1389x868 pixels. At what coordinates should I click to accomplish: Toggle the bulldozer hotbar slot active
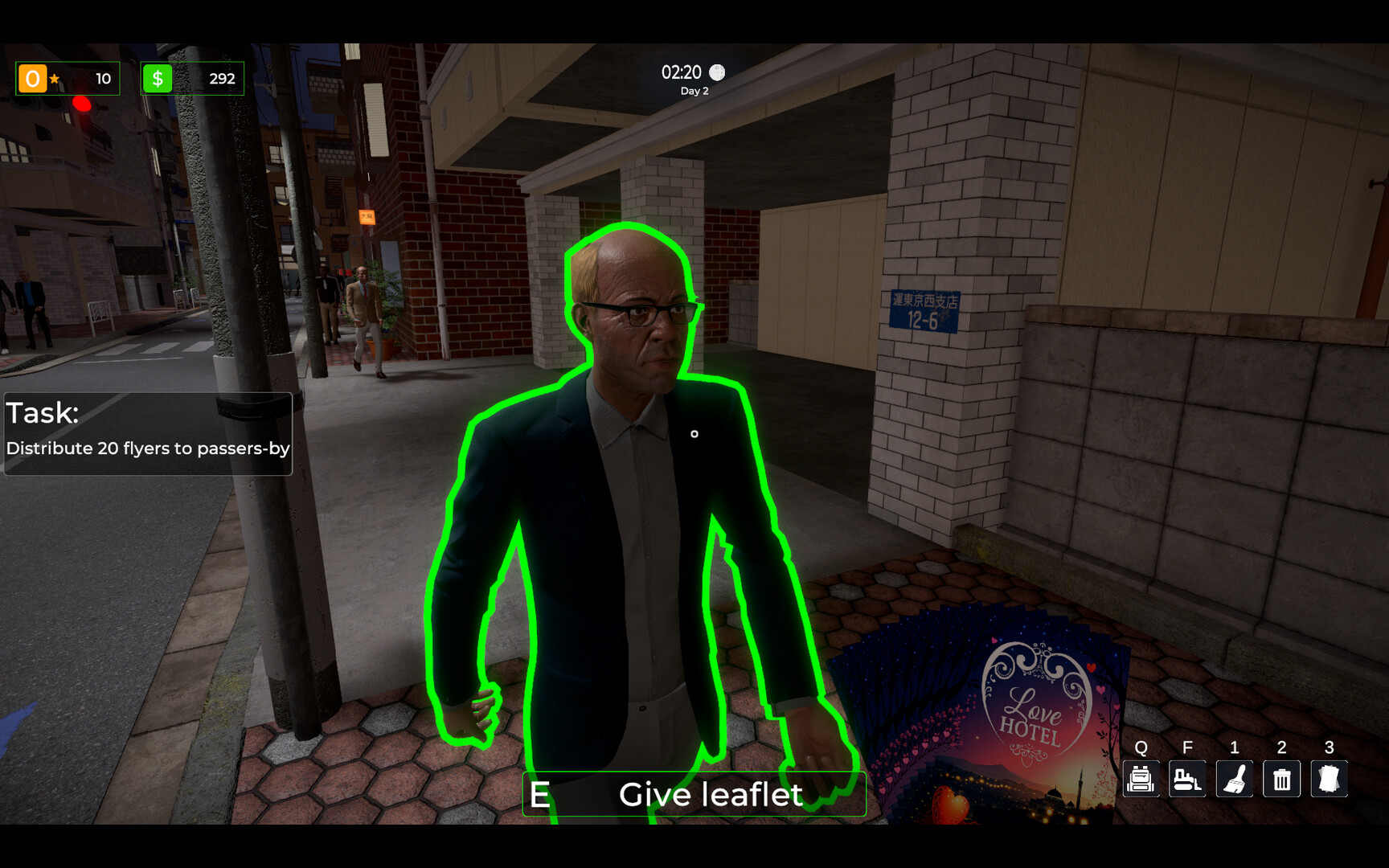click(1187, 779)
